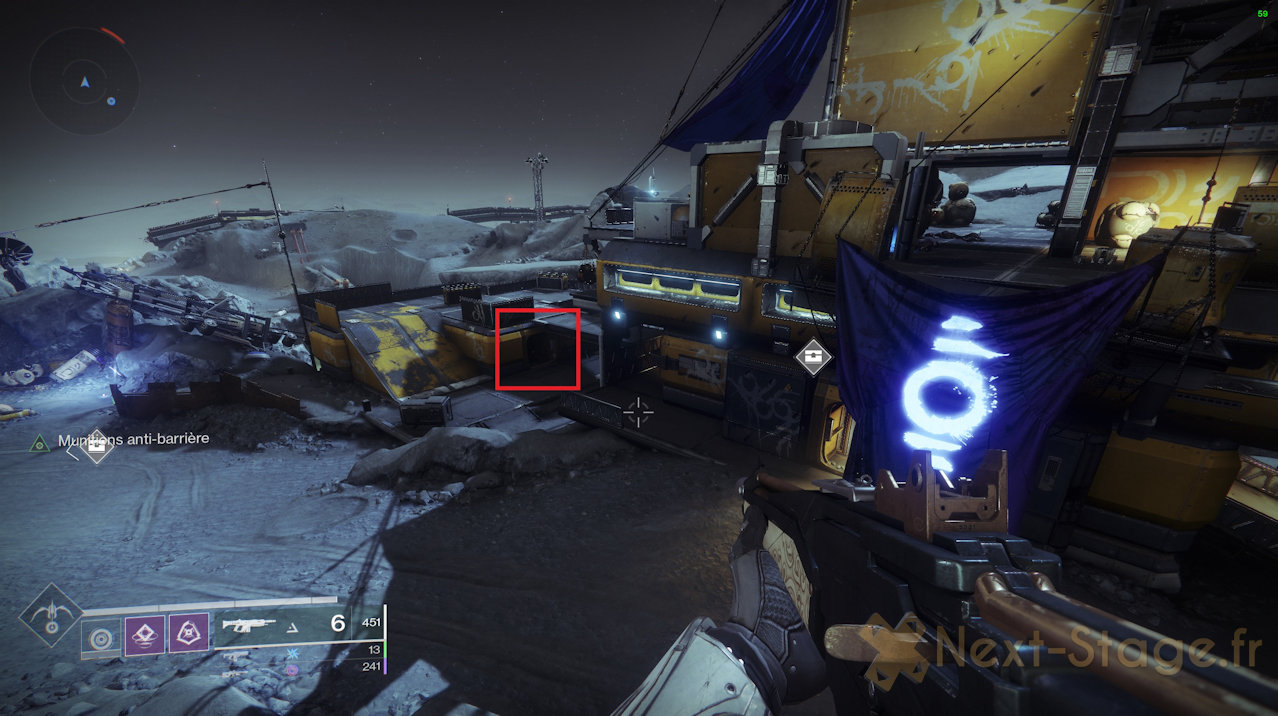Use the purple ability with the shield-shaped icon
The image size is (1278, 716).
(x=188, y=634)
